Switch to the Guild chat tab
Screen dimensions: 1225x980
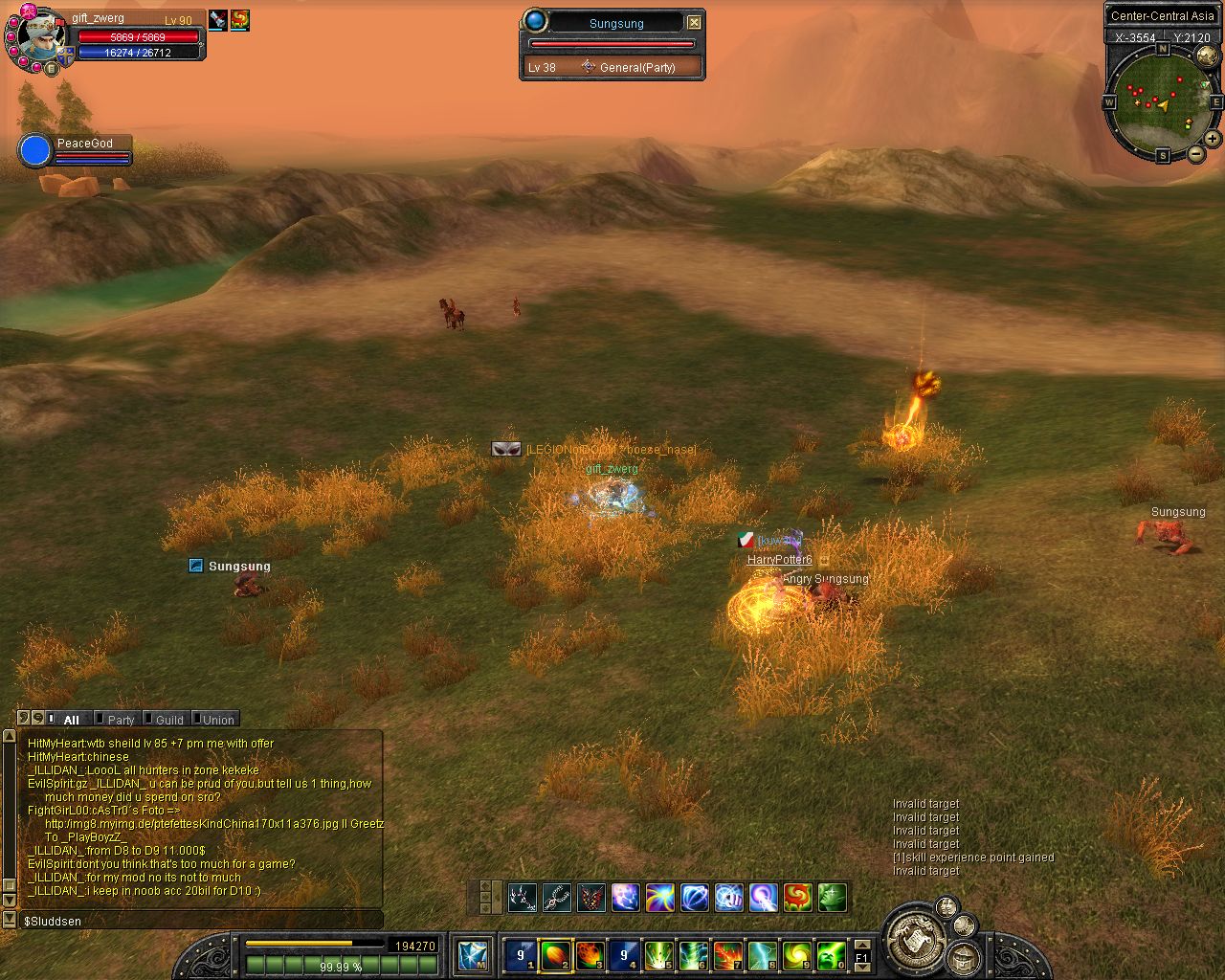[x=169, y=720]
